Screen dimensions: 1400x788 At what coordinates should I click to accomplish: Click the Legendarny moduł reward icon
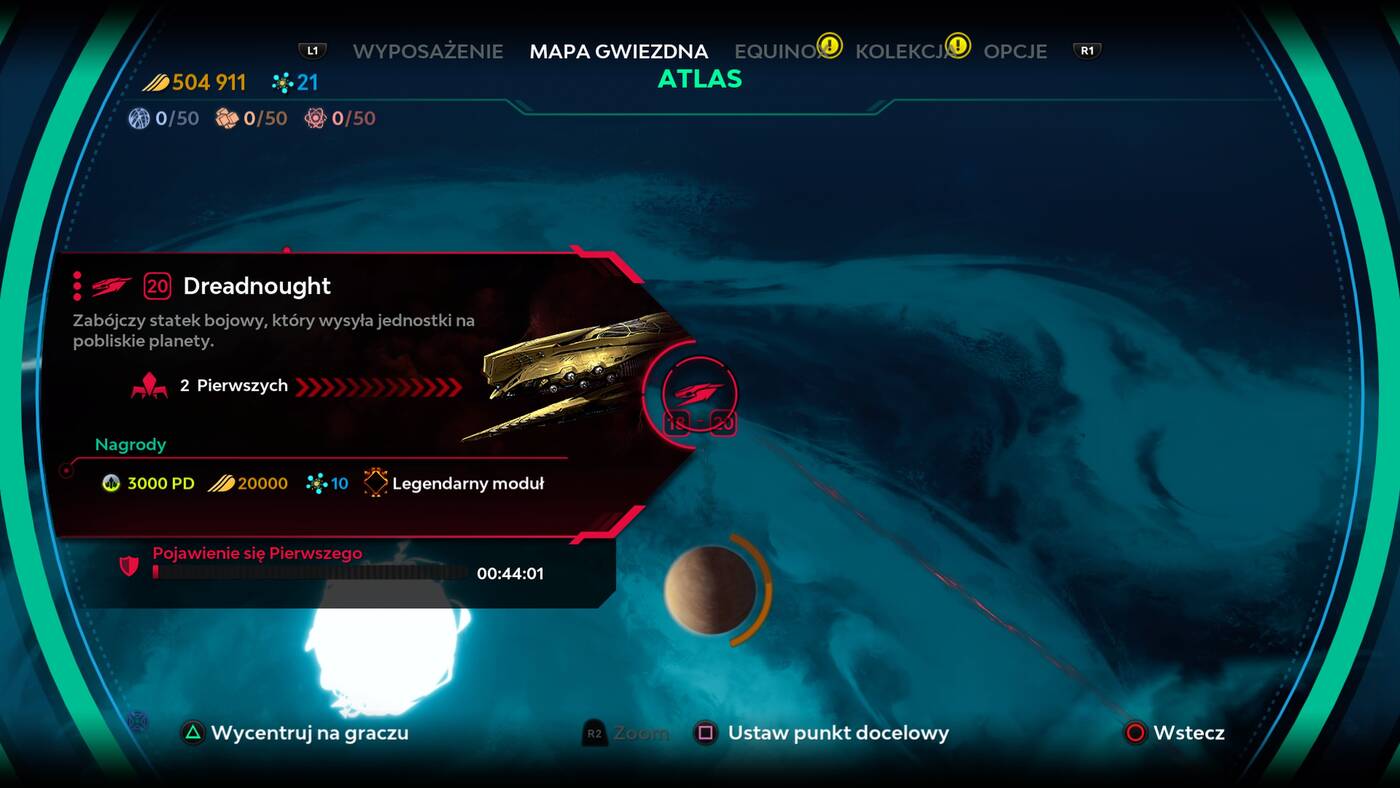tap(378, 482)
